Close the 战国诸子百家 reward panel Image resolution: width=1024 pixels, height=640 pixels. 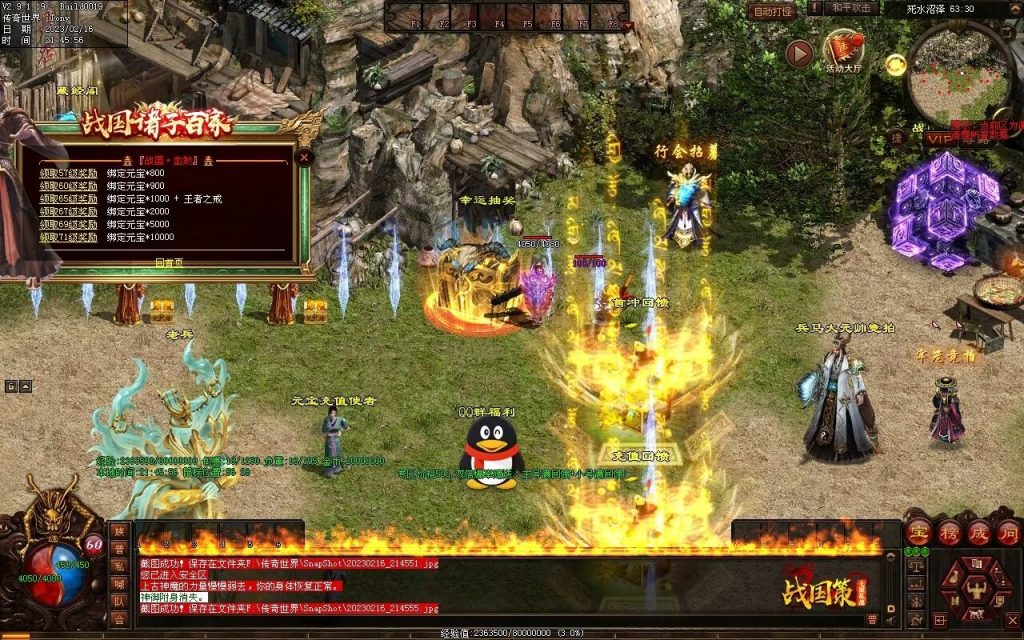pyautogui.click(x=305, y=157)
